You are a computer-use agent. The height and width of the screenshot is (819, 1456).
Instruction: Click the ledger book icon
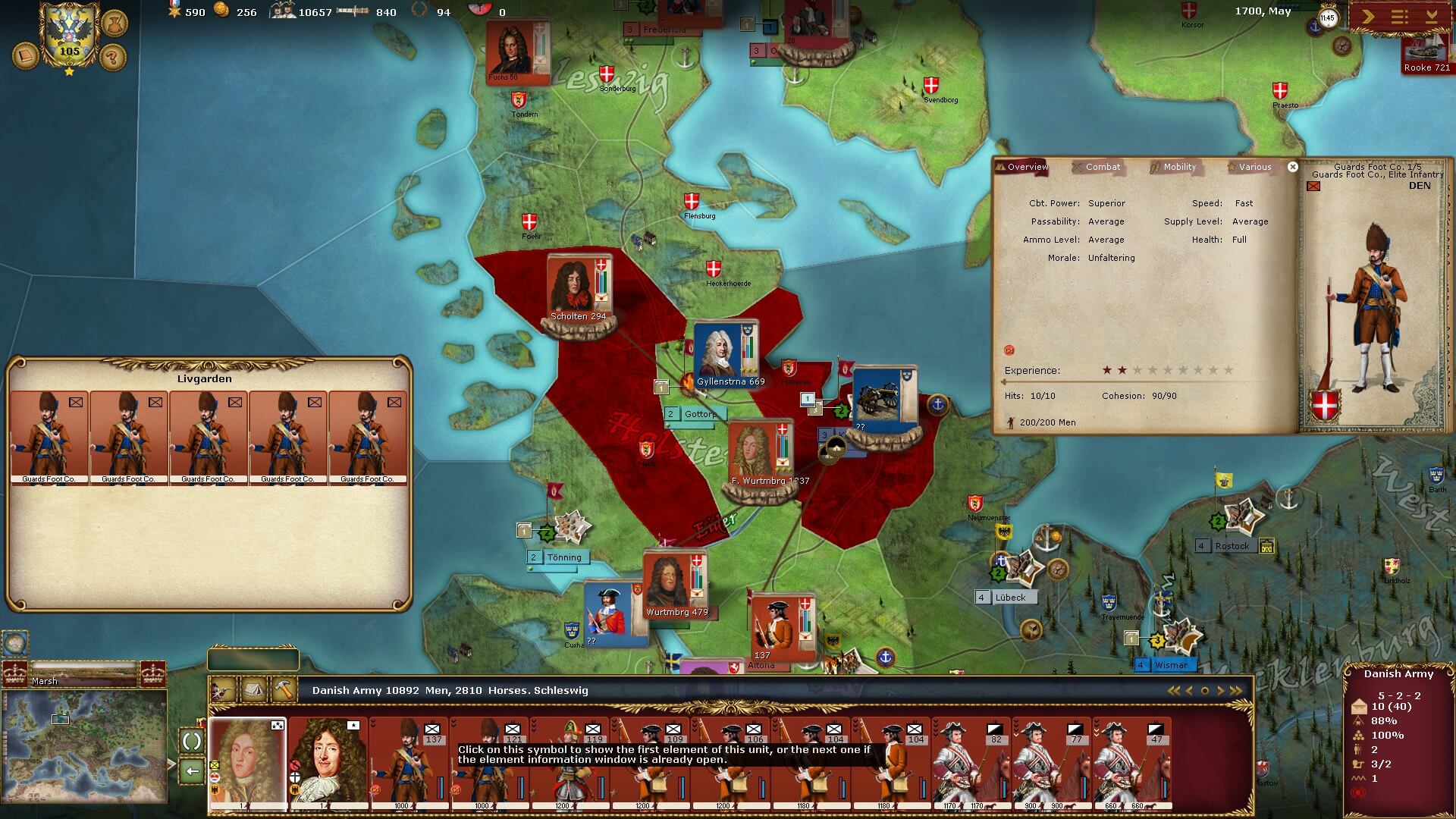[x=26, y=56]
